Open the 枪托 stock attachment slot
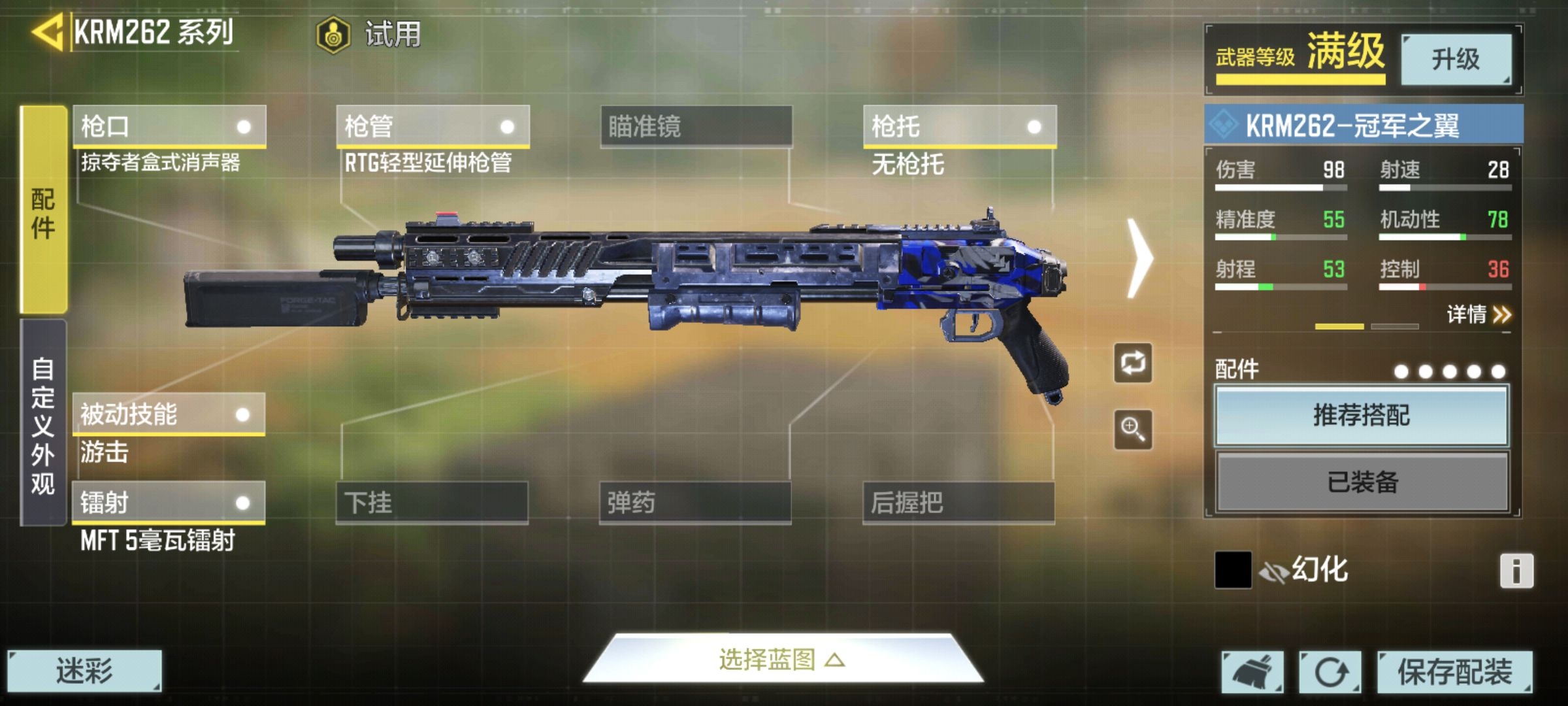Viewport: 1568px width, 706px height. pyautogui.click(x=959, y=126)
